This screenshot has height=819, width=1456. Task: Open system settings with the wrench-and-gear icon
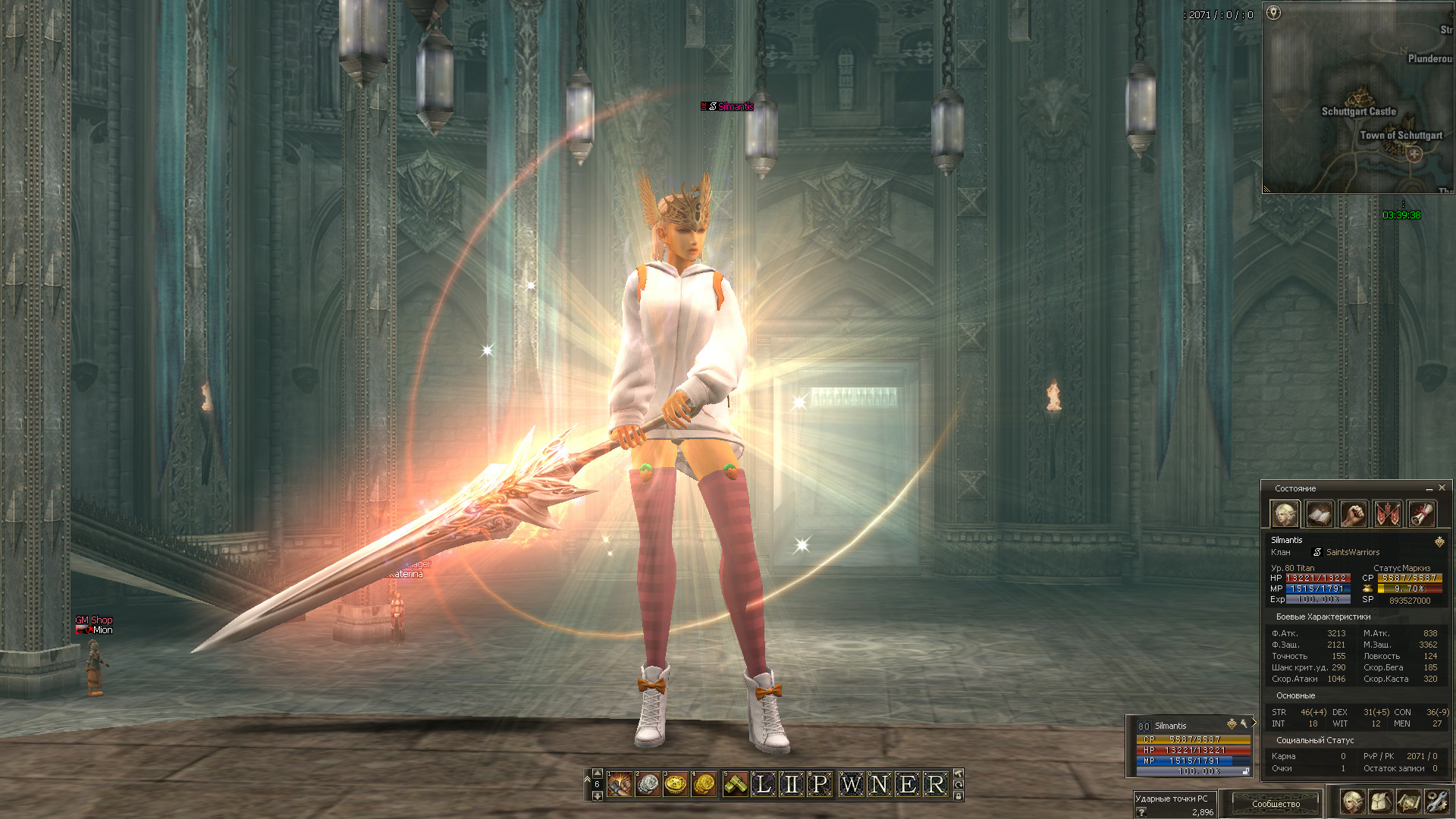point(1437,802)
